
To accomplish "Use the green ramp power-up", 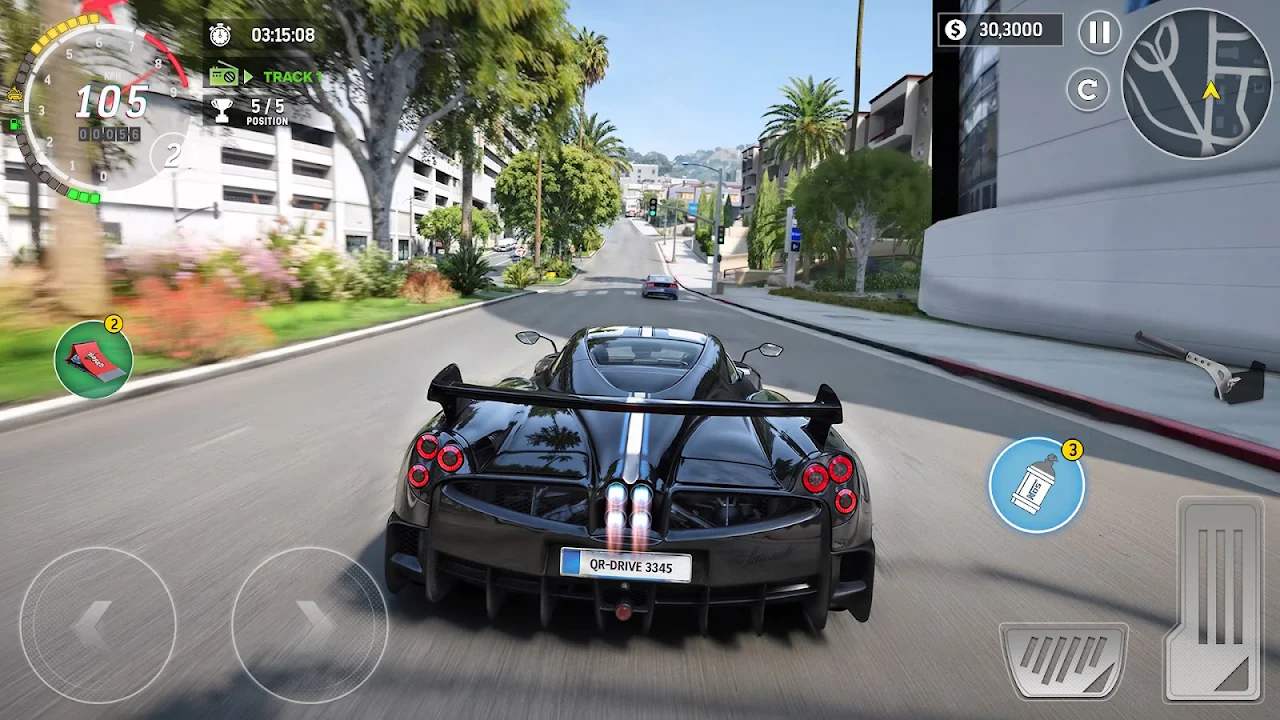I will 93,360.
